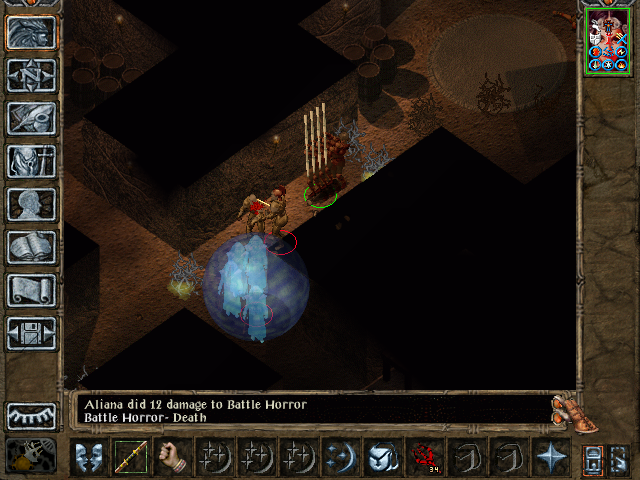This screenshot has height=480, width=640.
Task: Toggle pause with the clock button
Action: 31,455
